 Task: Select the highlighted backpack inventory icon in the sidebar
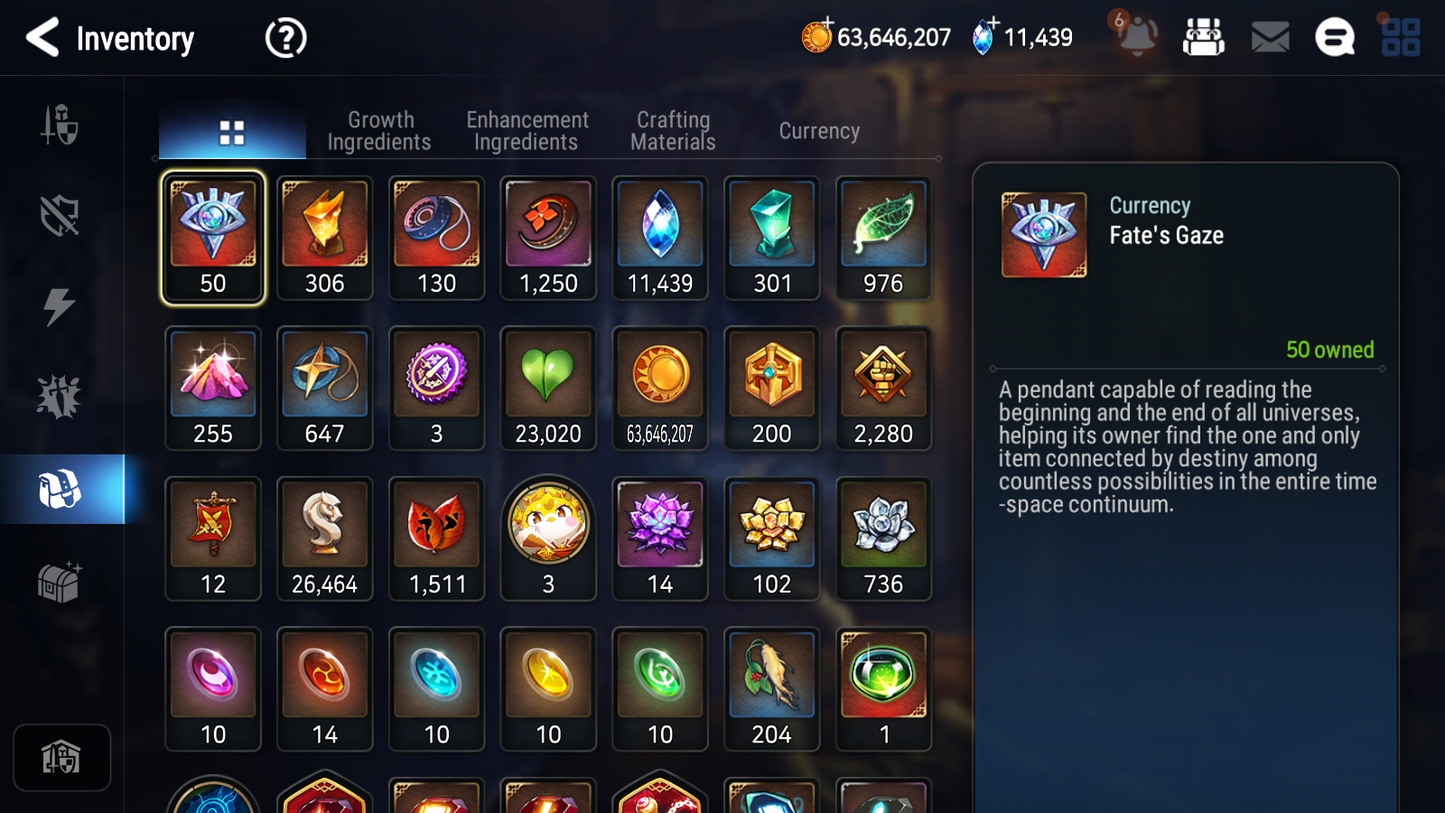coord(60,488)
